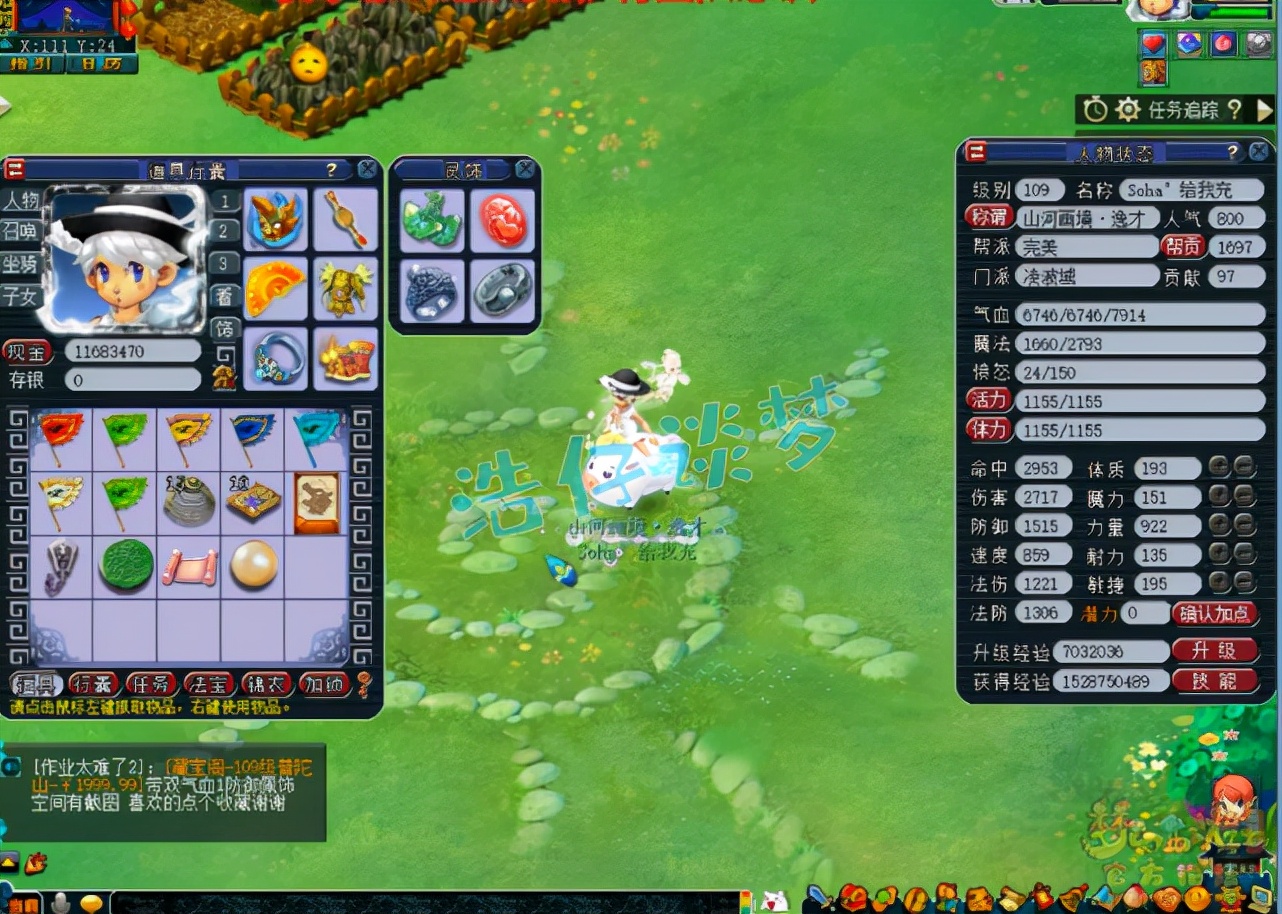Click the 升级 level-up button
The image size is (1282, 914).
click(x=1214, y=651)
